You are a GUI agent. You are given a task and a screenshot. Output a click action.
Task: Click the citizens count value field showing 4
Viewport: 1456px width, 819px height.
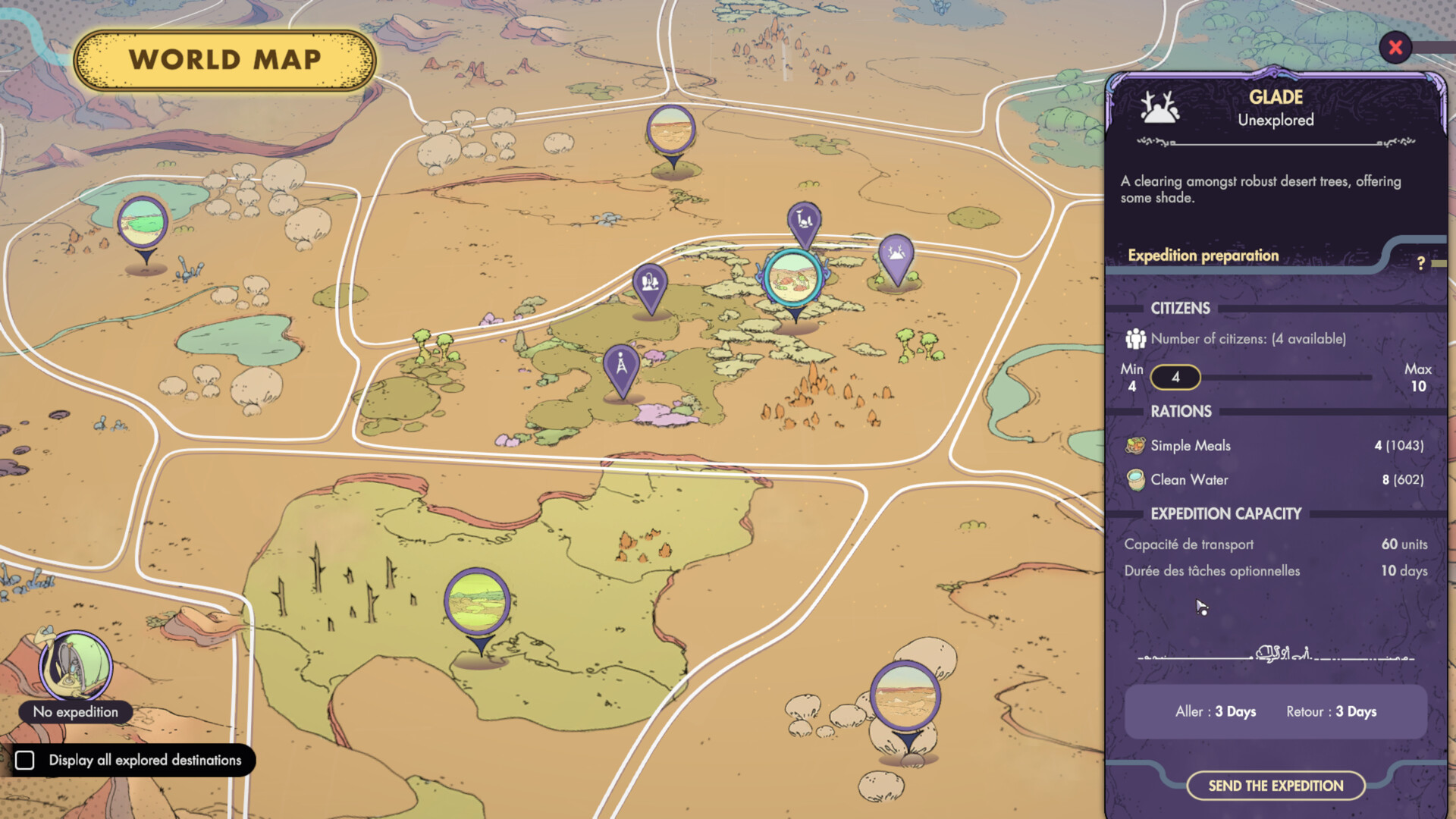click(1175, 377)
